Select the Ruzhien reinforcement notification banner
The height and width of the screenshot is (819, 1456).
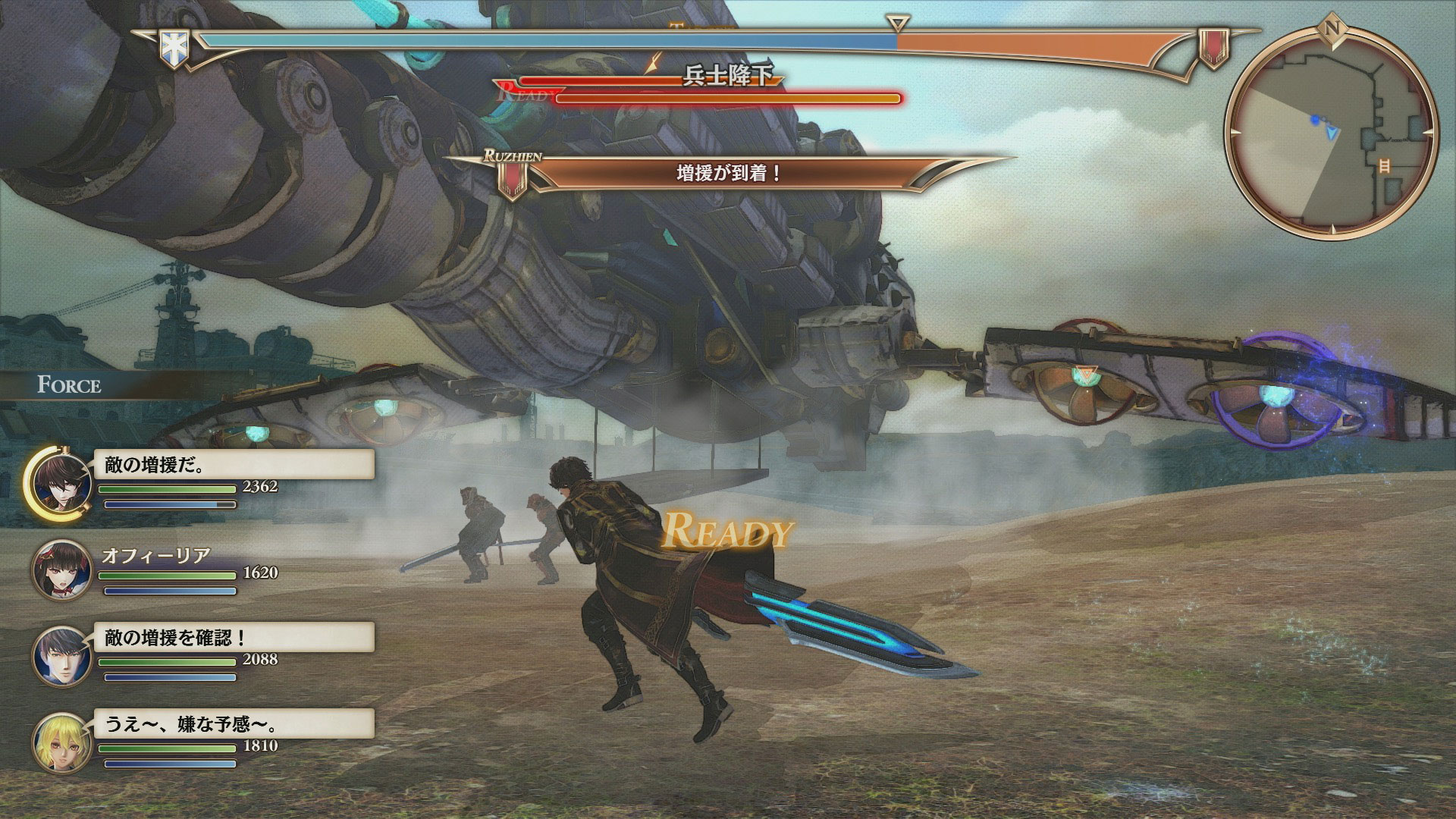pyautogui.click(x=728, y=174)
